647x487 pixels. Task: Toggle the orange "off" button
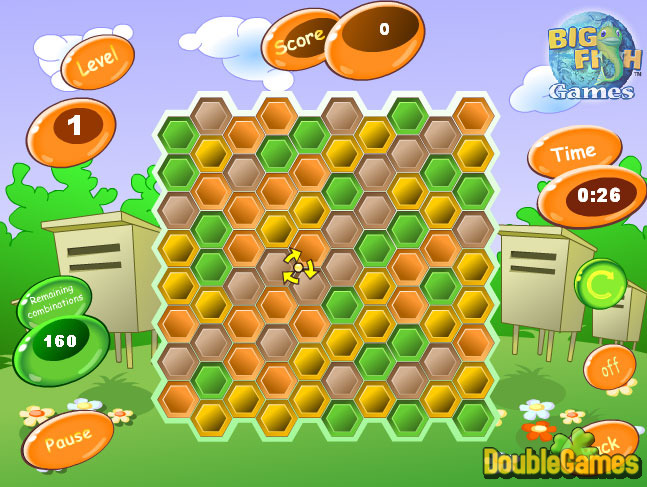coord(609,367)
